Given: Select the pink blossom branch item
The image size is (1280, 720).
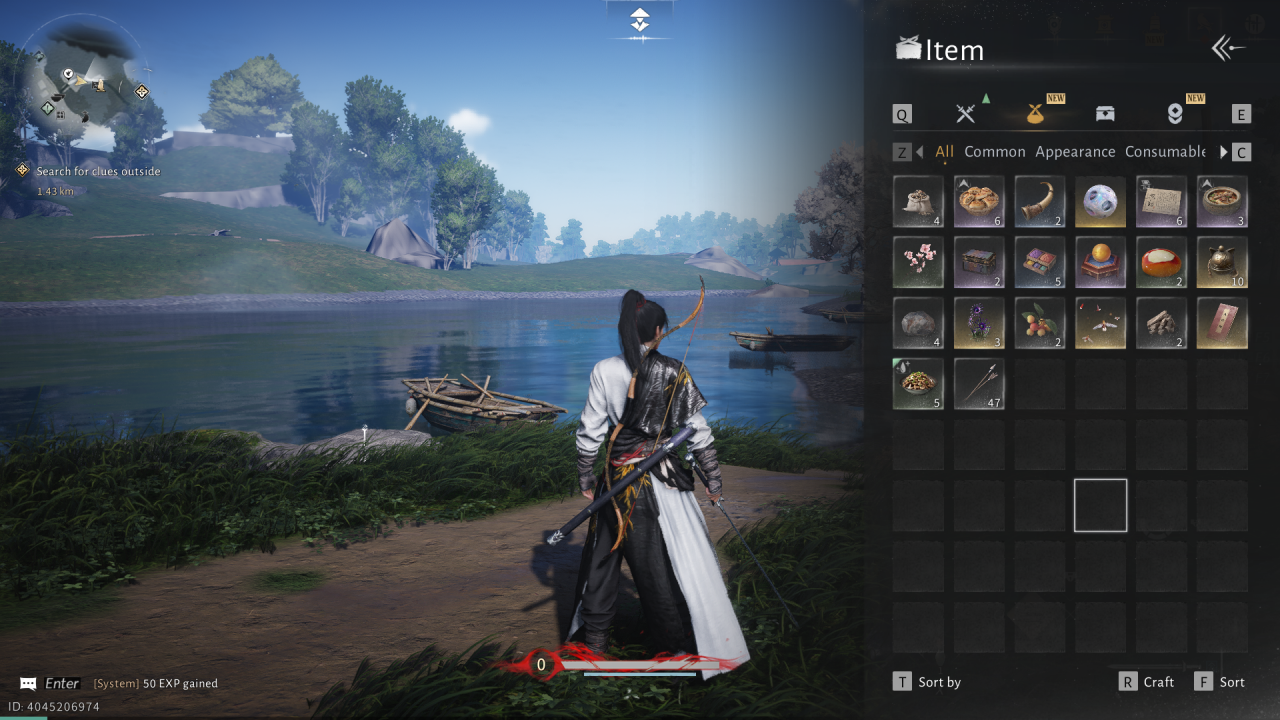Looking at the screenshot, I should pos(918,263).
